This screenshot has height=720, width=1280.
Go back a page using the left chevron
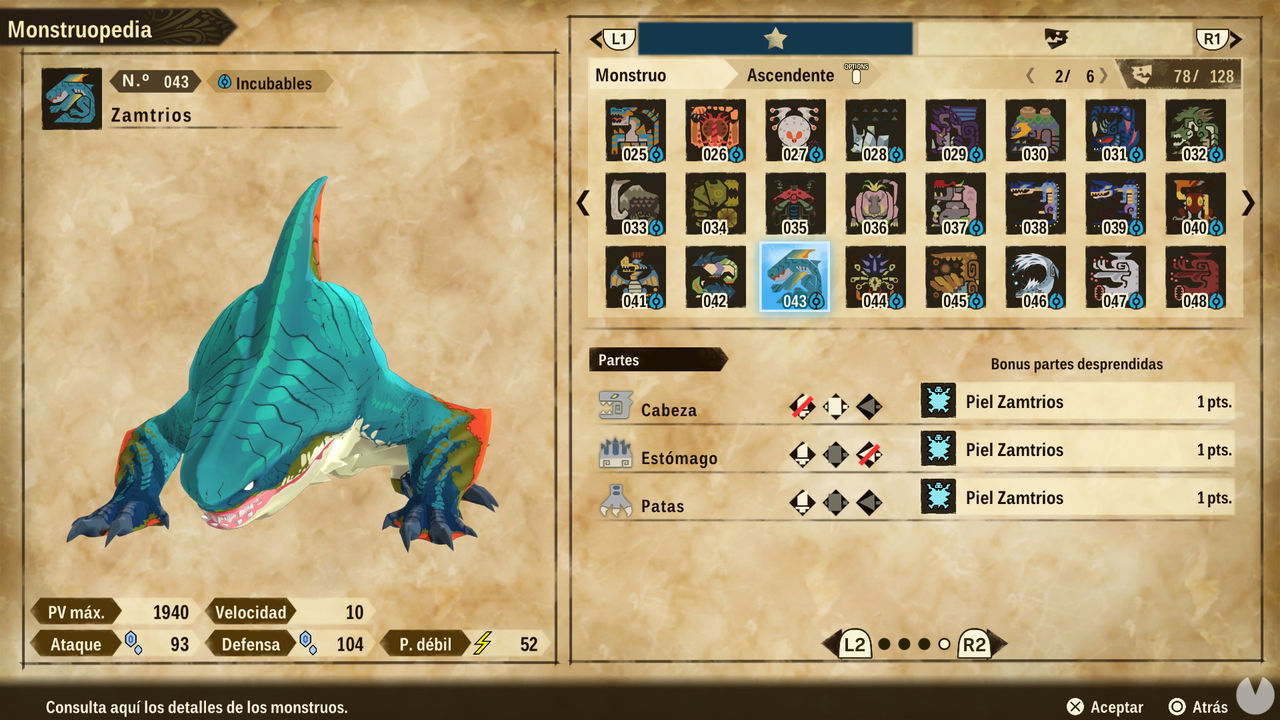[x=582, y=202]
